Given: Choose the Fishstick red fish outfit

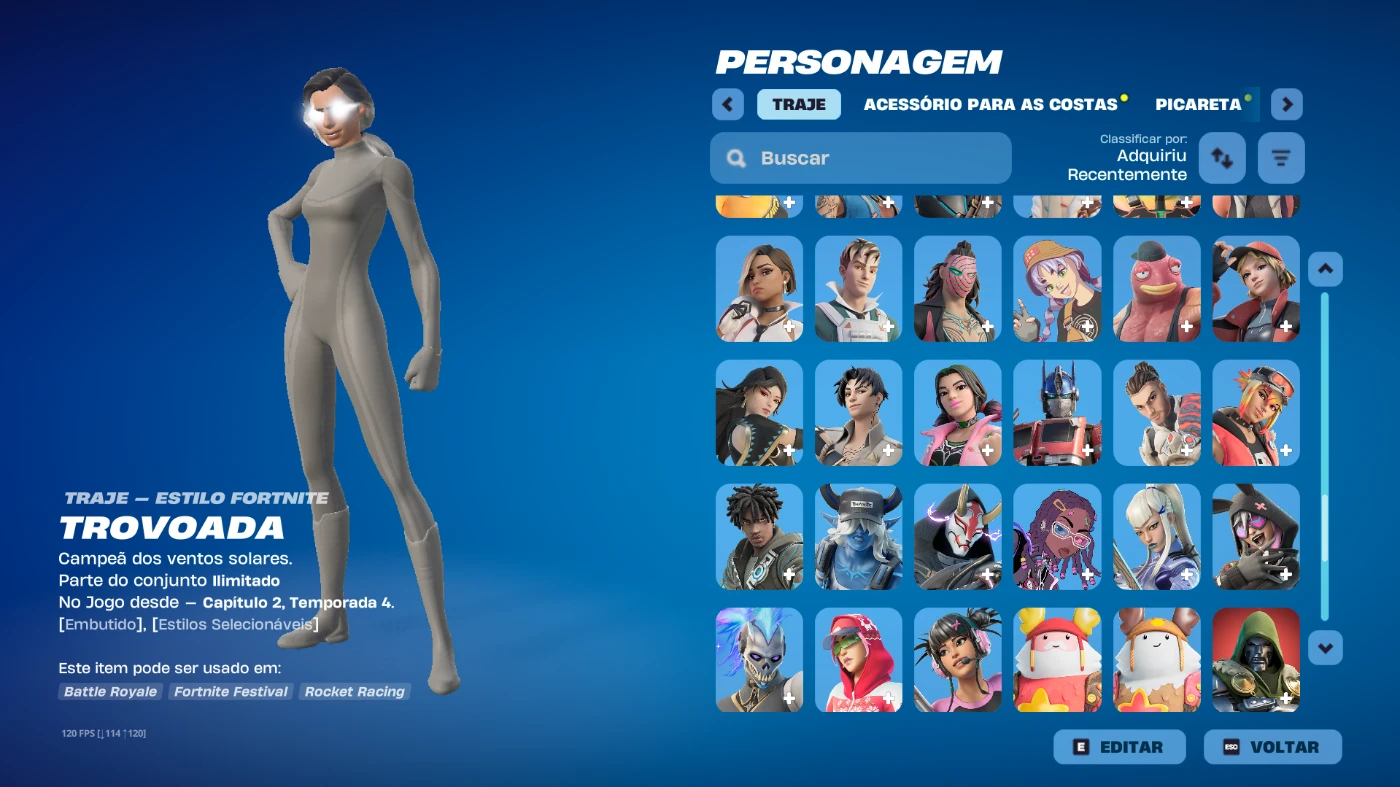Looking at the screenshot, I should pos(1156,289).
